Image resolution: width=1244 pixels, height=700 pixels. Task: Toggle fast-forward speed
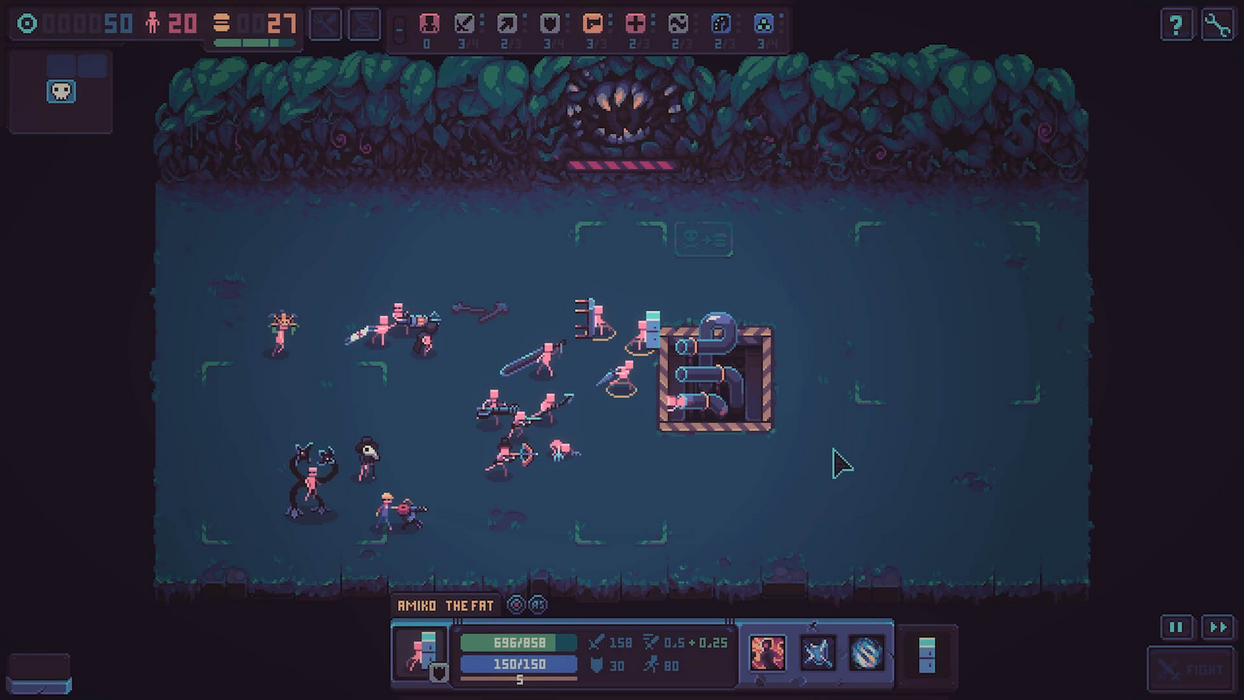coord(1217,627)
